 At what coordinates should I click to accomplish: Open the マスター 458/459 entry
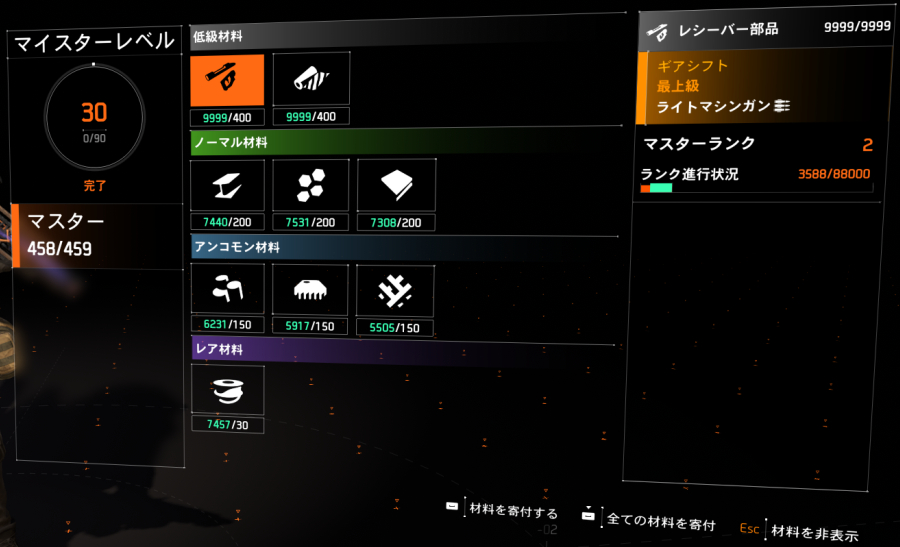[x=95, y=235]
